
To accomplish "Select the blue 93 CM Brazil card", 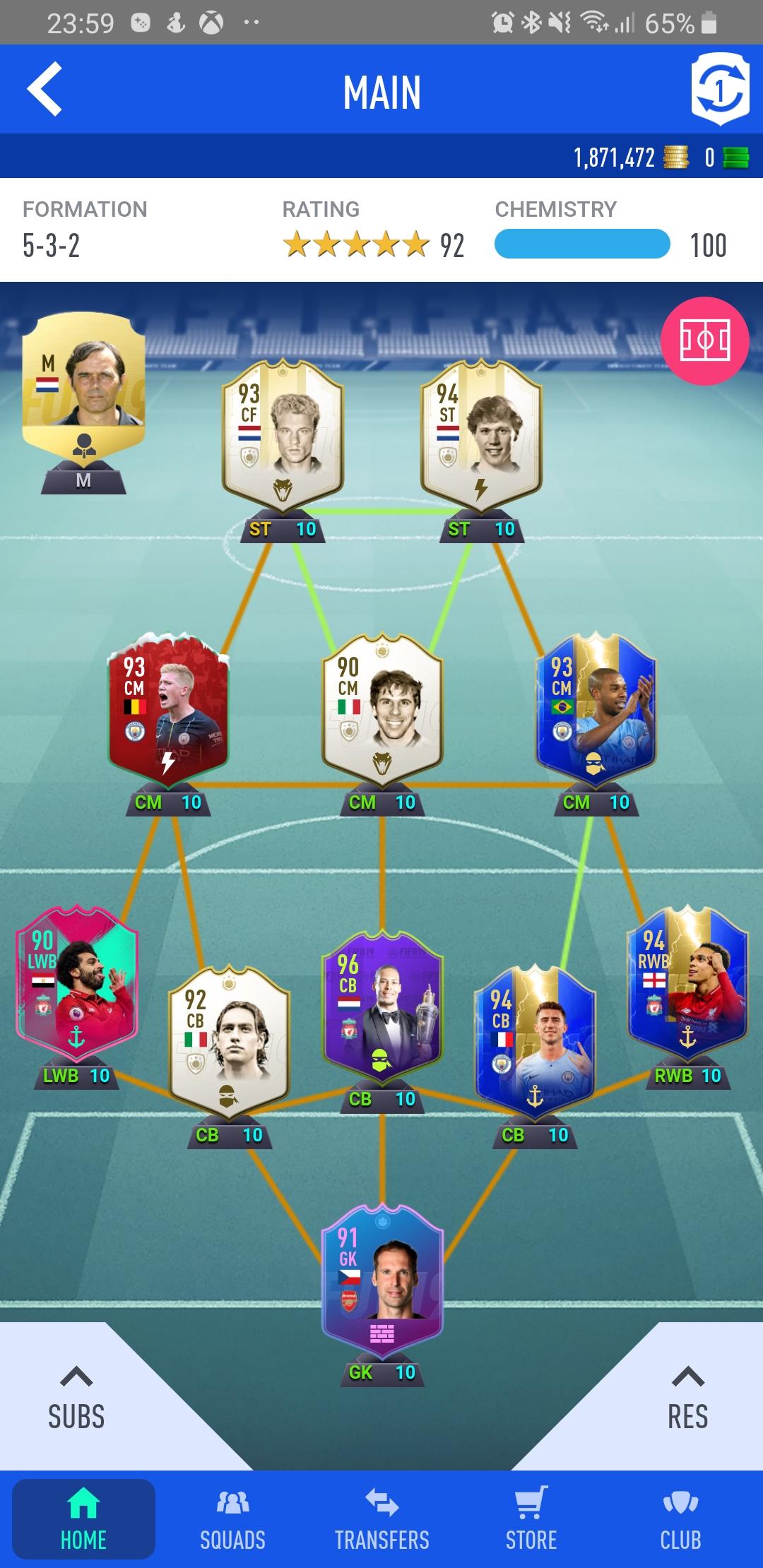I will pyautogui.click(x=596, y=709).
